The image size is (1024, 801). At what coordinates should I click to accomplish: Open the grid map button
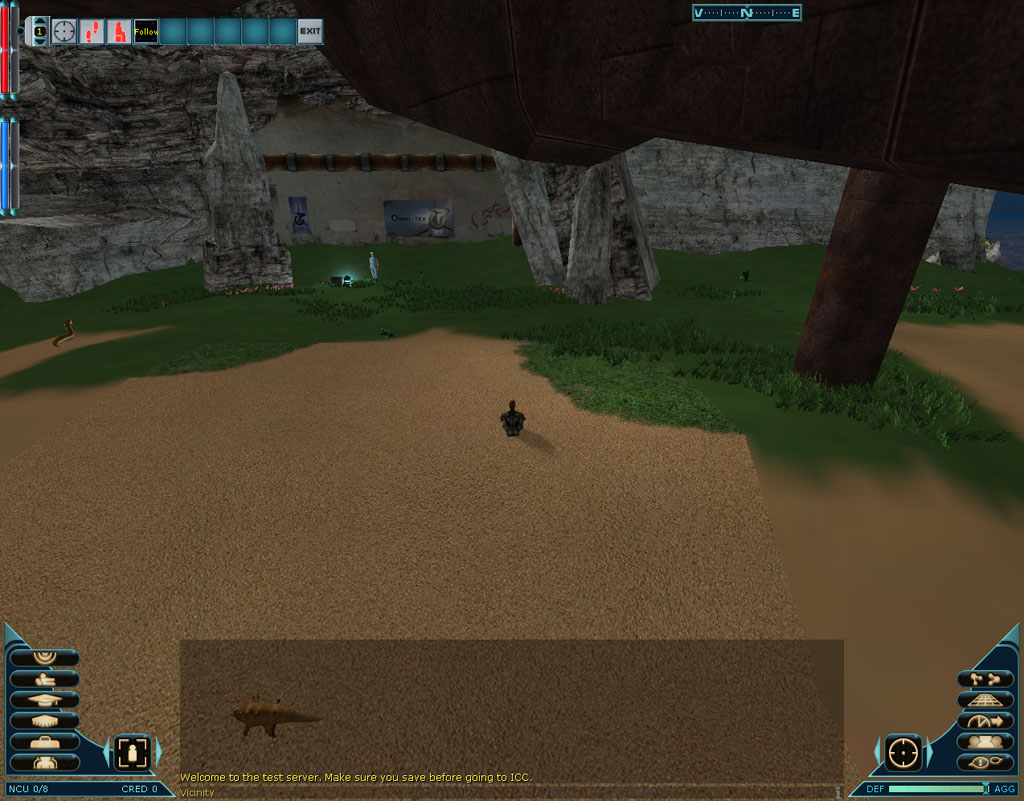pos(985,700)
